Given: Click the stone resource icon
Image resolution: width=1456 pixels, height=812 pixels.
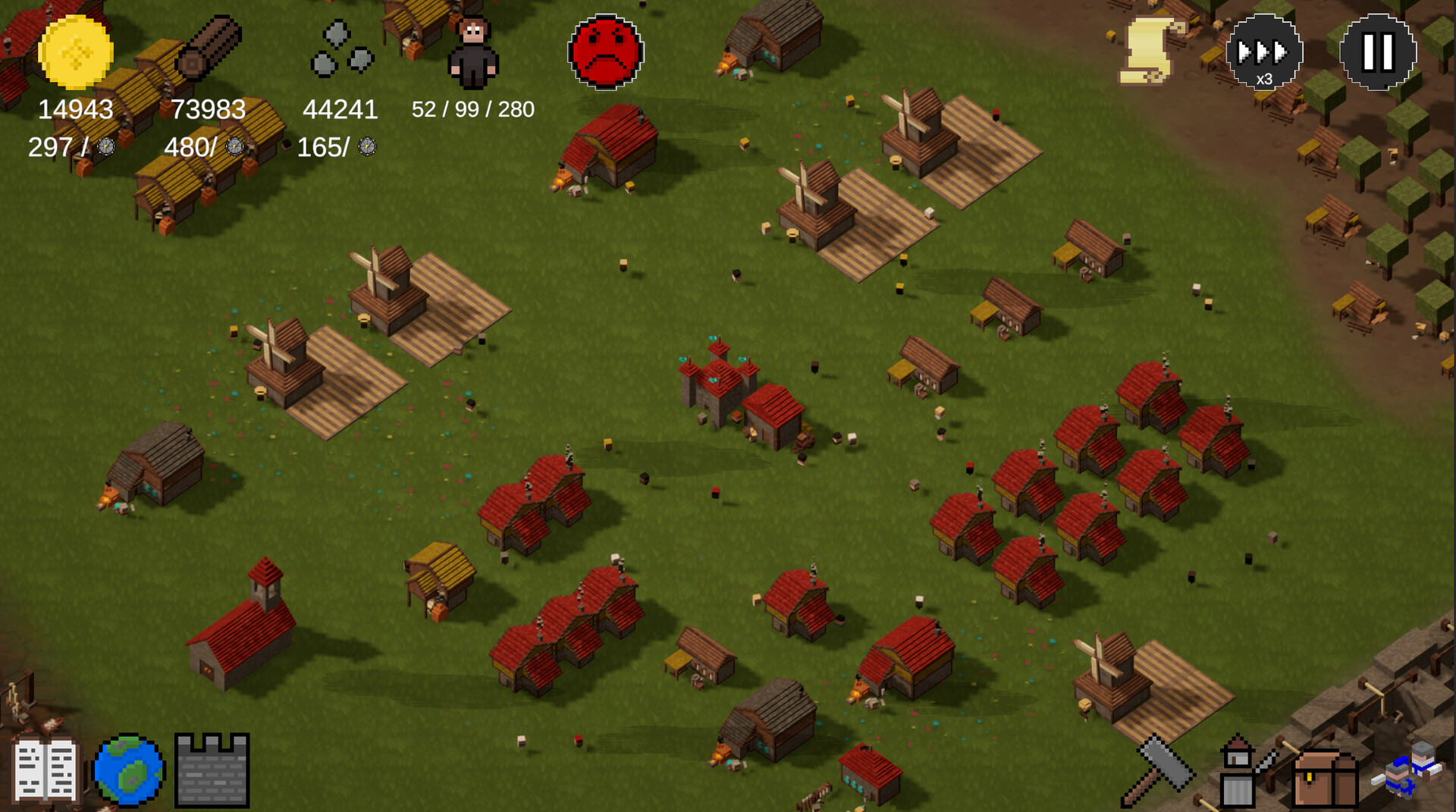Looking at the screenshot, I should [x=343, y=52].
